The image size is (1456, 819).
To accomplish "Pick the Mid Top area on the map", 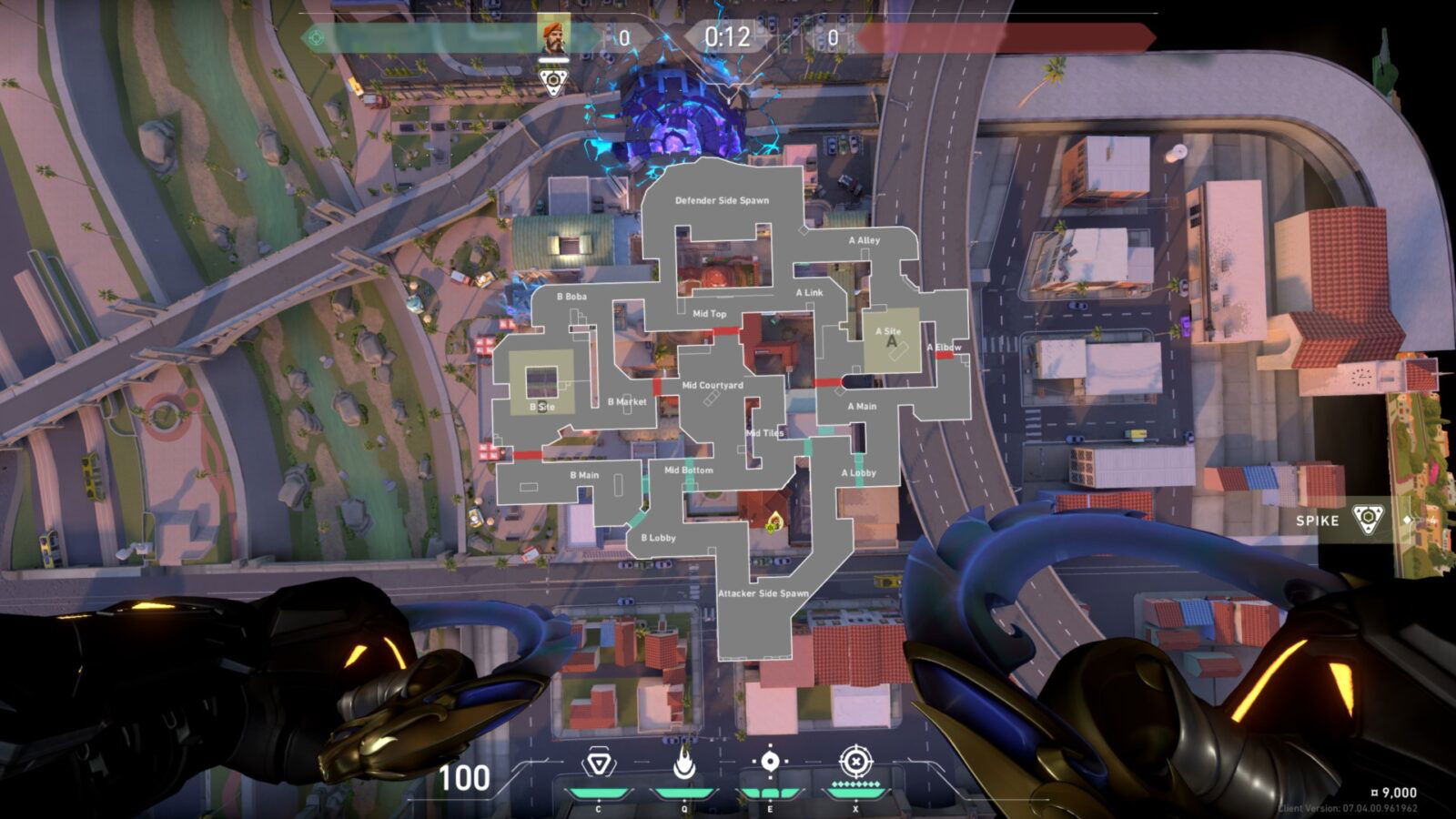I will click(710, 314).
